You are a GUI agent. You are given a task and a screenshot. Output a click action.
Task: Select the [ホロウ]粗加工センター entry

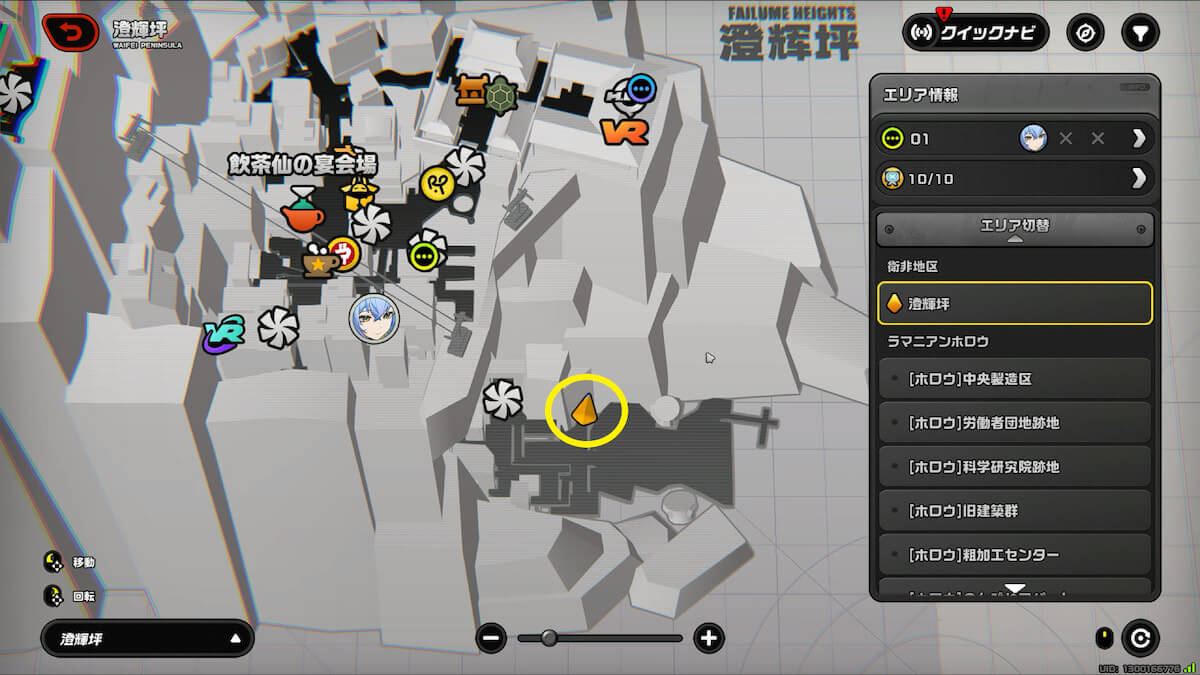point(1014,555)
